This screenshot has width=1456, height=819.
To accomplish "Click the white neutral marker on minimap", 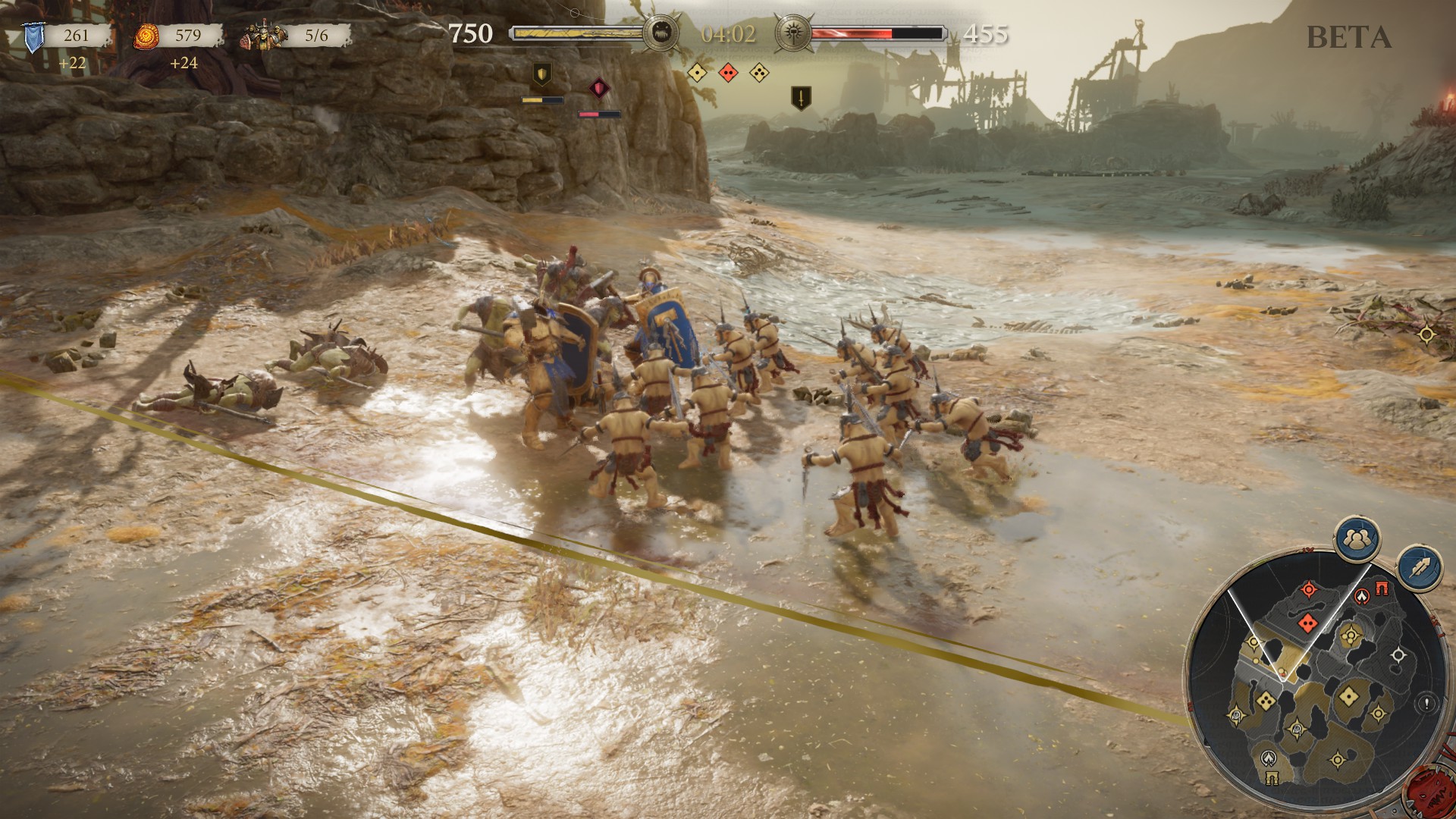I will point(1398,655).
